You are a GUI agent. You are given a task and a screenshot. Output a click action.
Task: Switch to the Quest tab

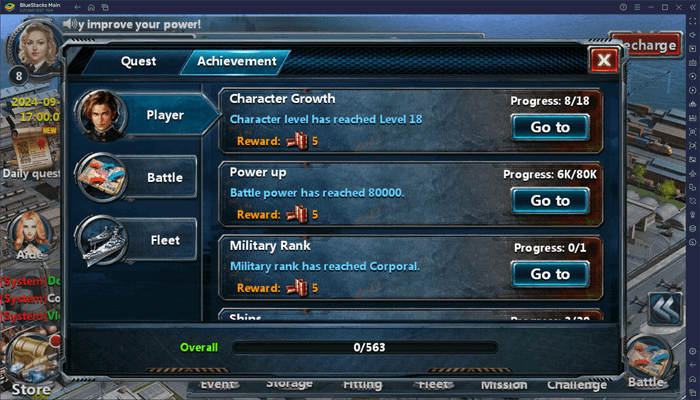(x=138, y=61)
